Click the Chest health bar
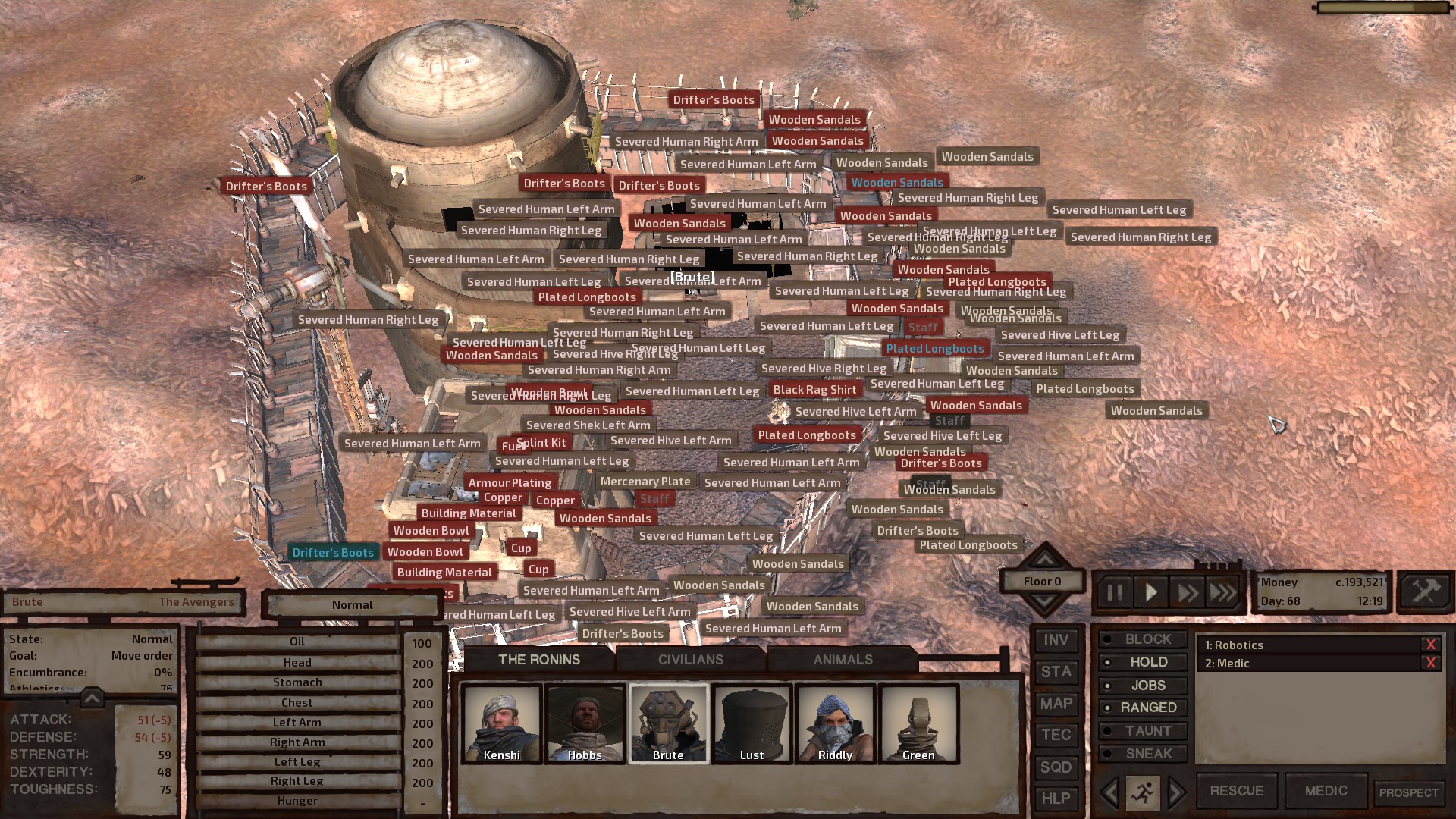 [298, 702]
